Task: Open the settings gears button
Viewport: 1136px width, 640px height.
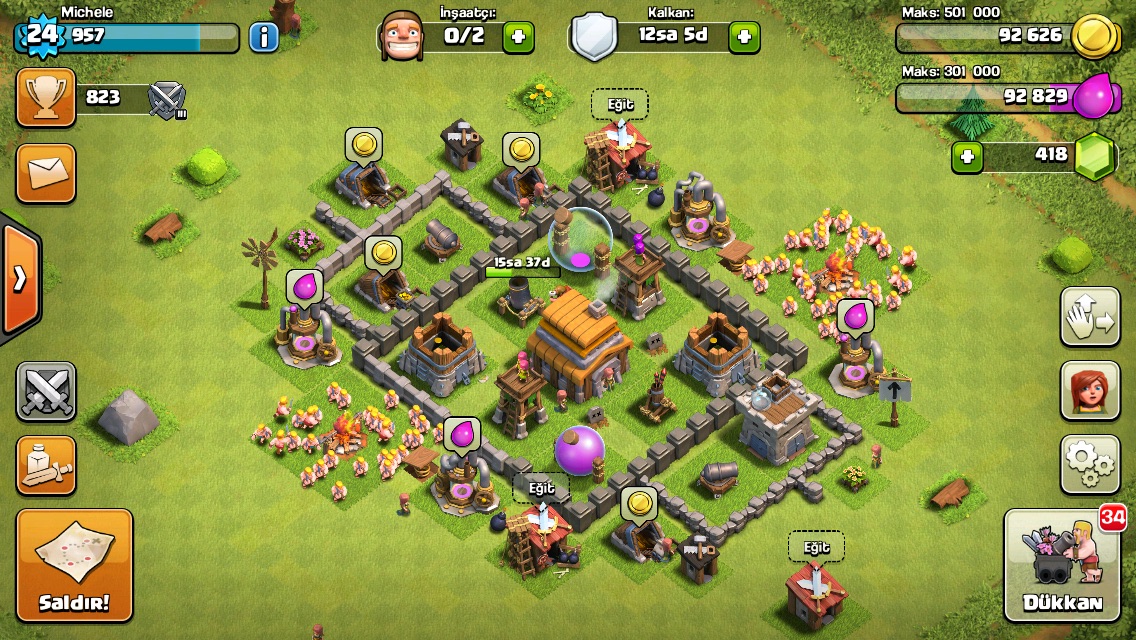Action: [1090, 464]
